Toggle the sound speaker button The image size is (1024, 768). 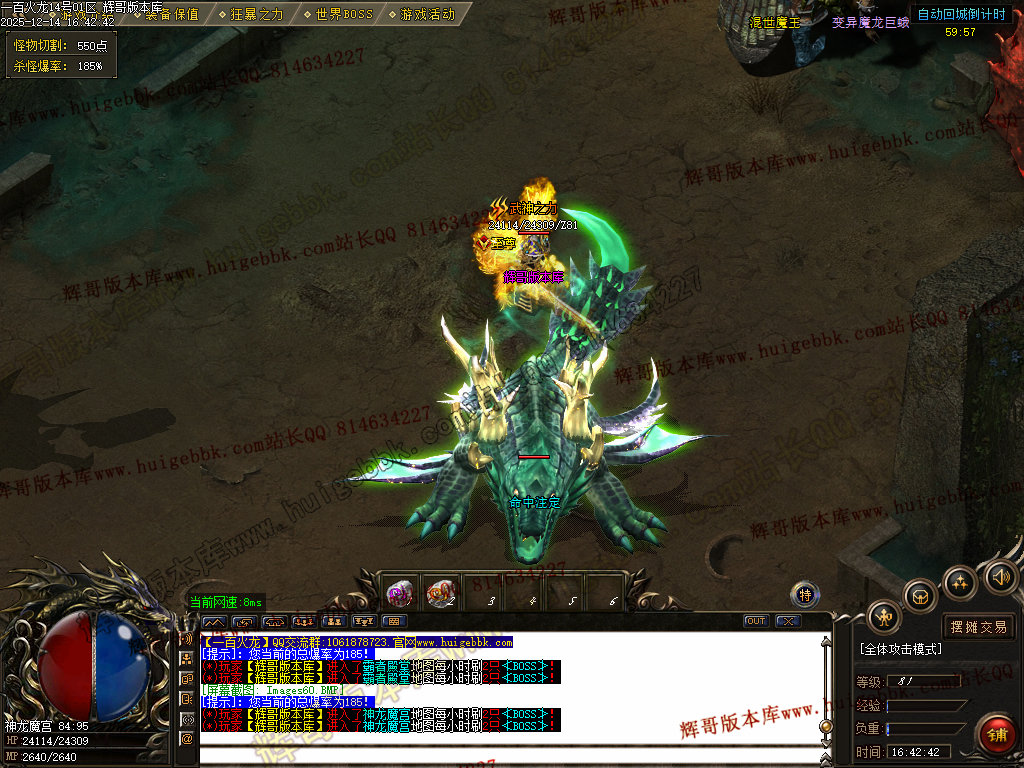1000,576
